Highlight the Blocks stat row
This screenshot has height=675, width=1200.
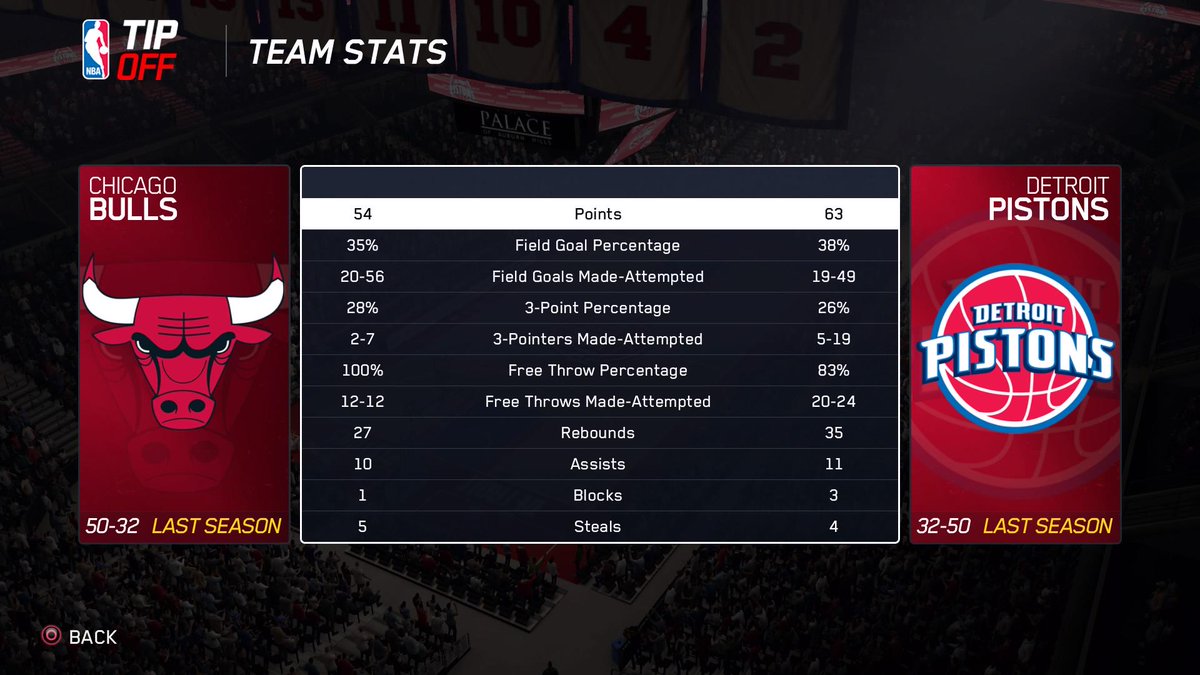(598, 495)
